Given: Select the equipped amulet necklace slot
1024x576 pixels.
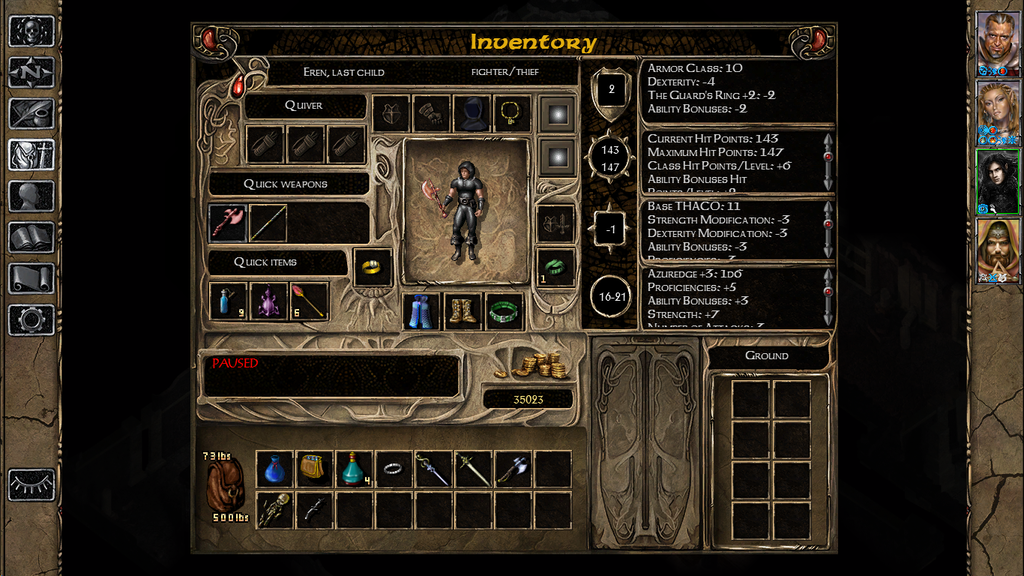Looking at the screenshot, I should tap(512, 113).
